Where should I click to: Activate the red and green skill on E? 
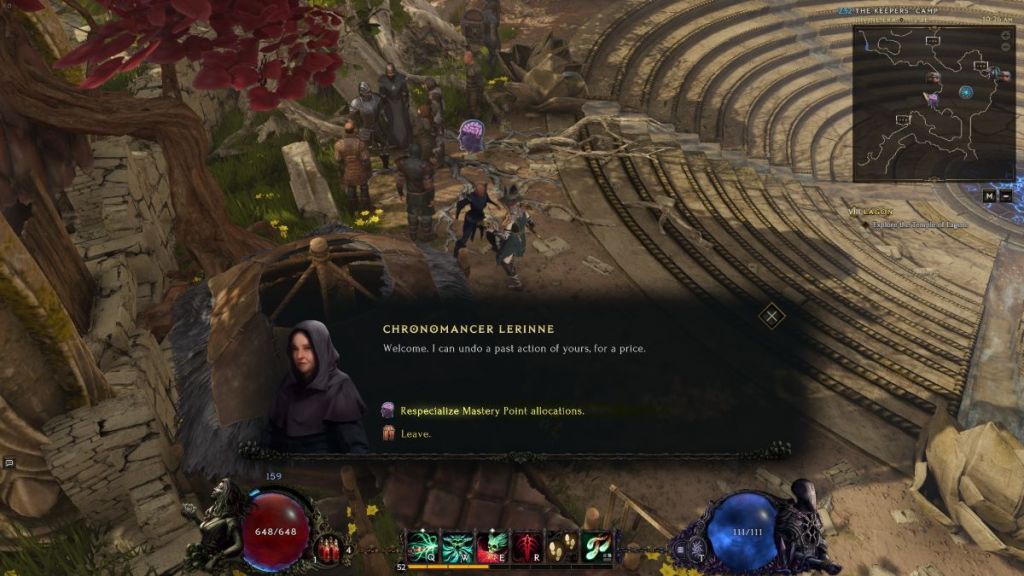pos(490,546)
